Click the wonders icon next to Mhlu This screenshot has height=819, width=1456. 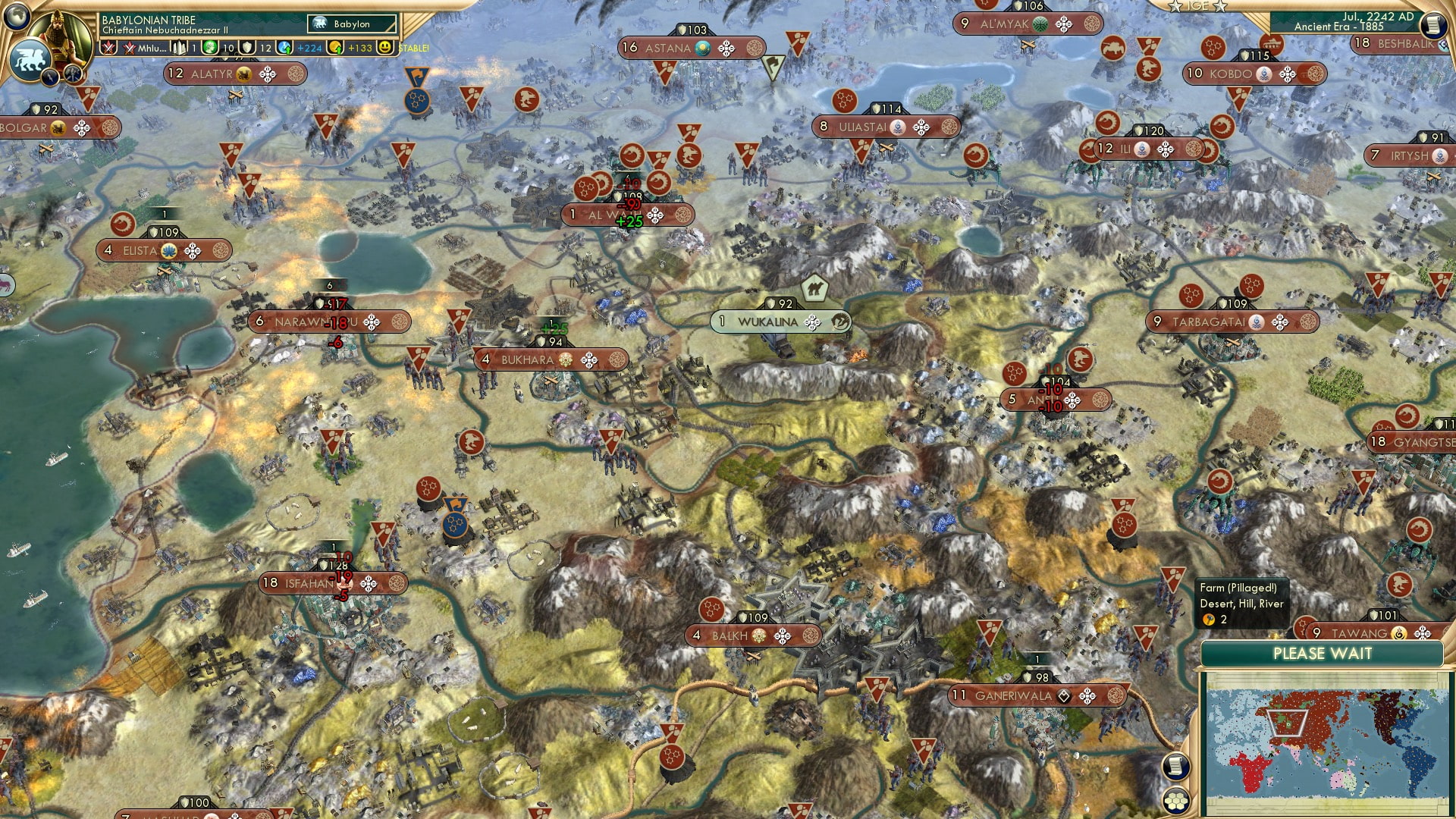179,48
